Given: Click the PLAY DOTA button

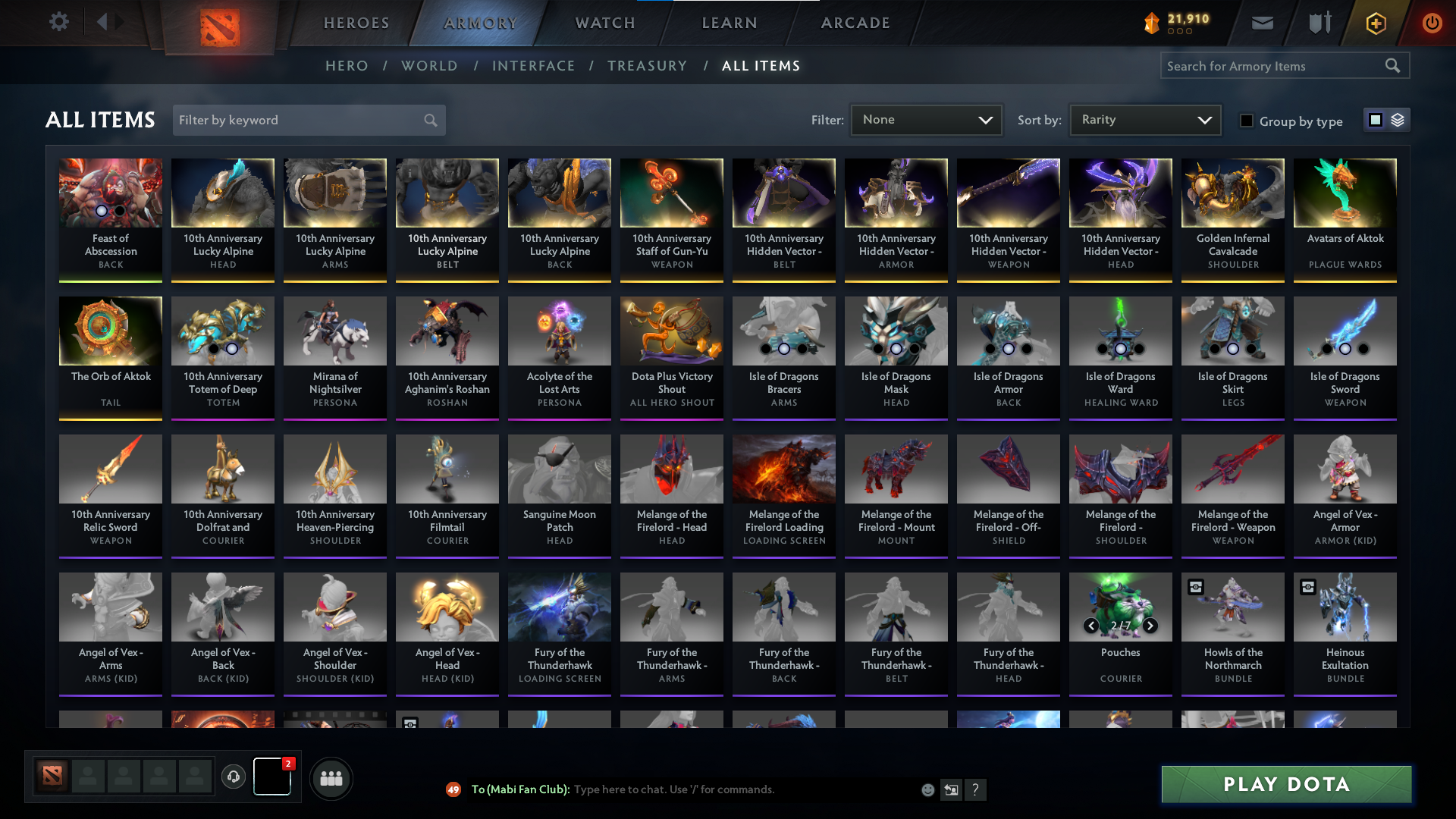Looking at the screenshot, I should point(1284,784).
